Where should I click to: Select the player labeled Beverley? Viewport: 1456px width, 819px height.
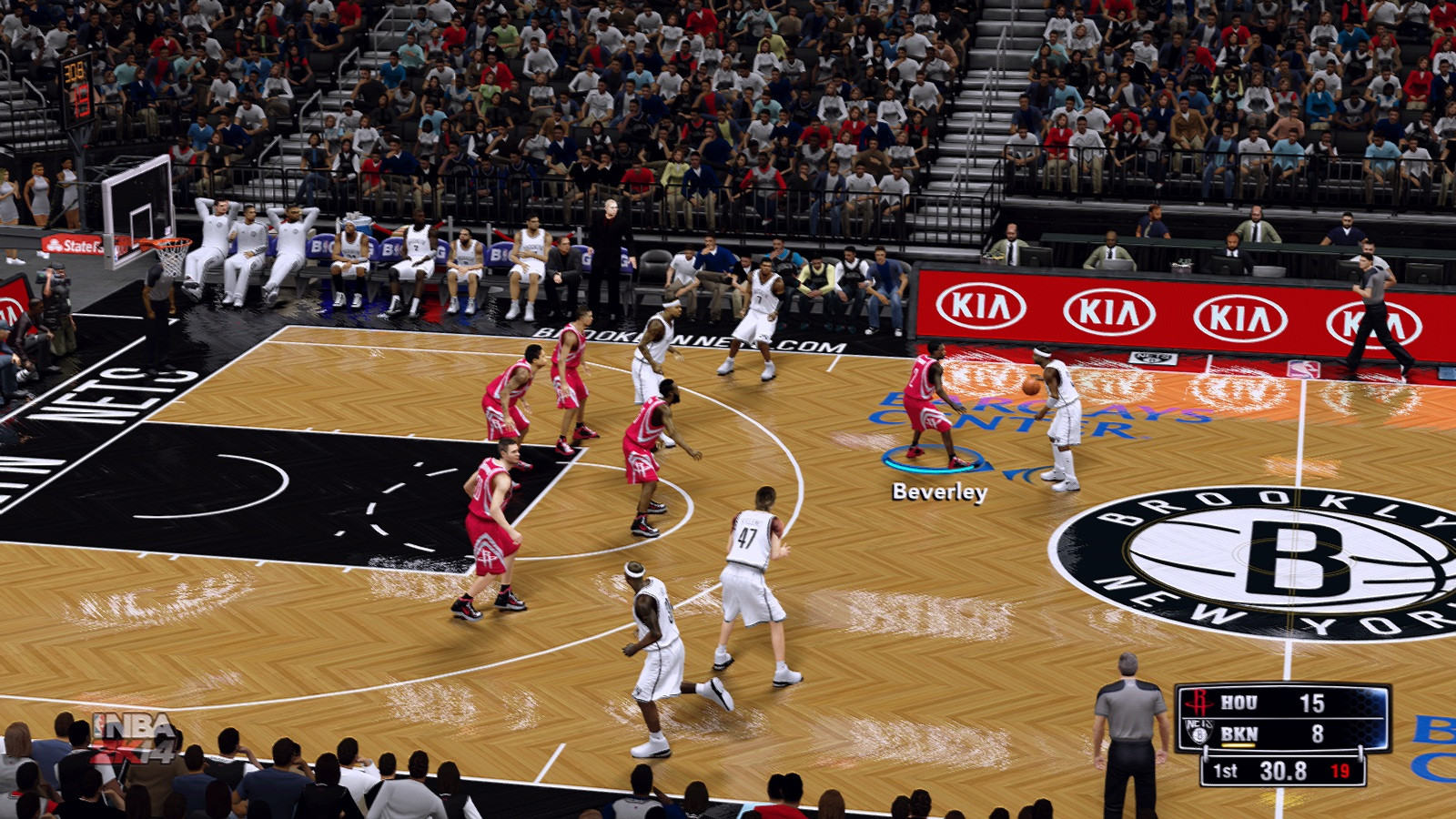click(928, 405)
